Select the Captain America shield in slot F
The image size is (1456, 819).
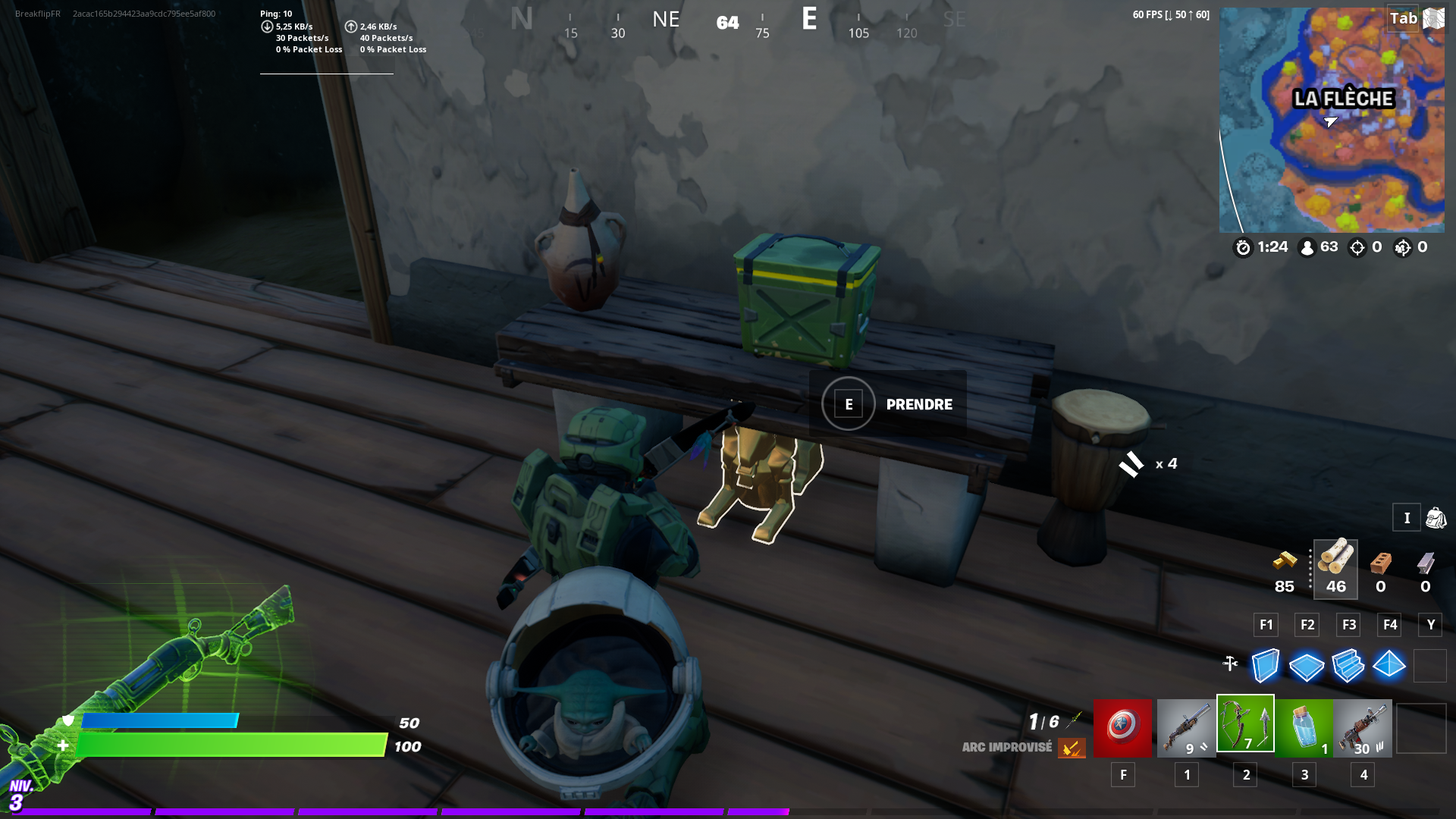[1123, 728]
